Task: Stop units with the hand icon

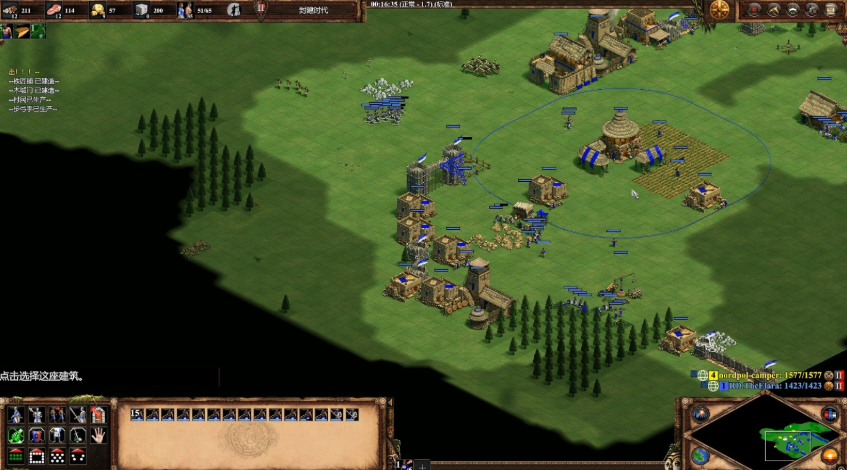Action: pyautogui.click(x=98, y=435)
